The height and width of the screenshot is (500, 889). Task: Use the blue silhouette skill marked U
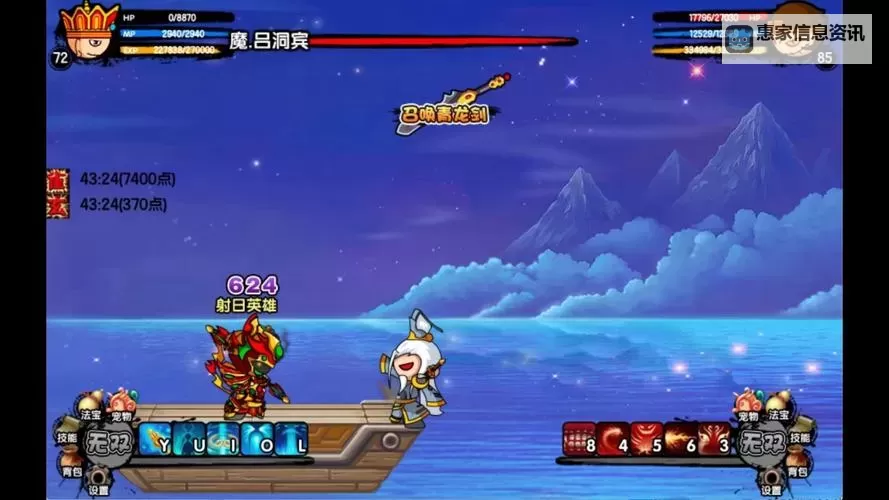point(190,439)
